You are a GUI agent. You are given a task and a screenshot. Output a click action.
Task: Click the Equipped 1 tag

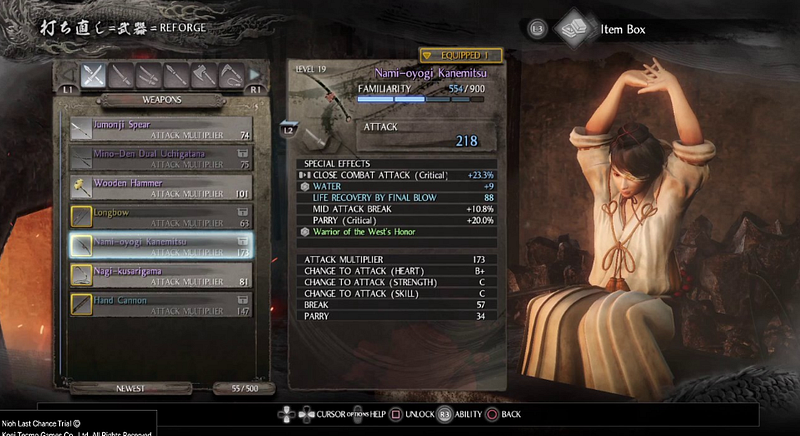459,56
